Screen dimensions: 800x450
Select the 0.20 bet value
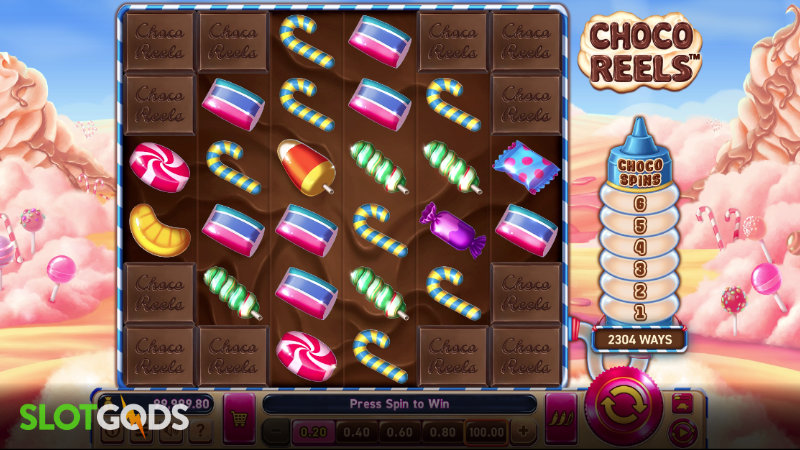pos(313,432)
